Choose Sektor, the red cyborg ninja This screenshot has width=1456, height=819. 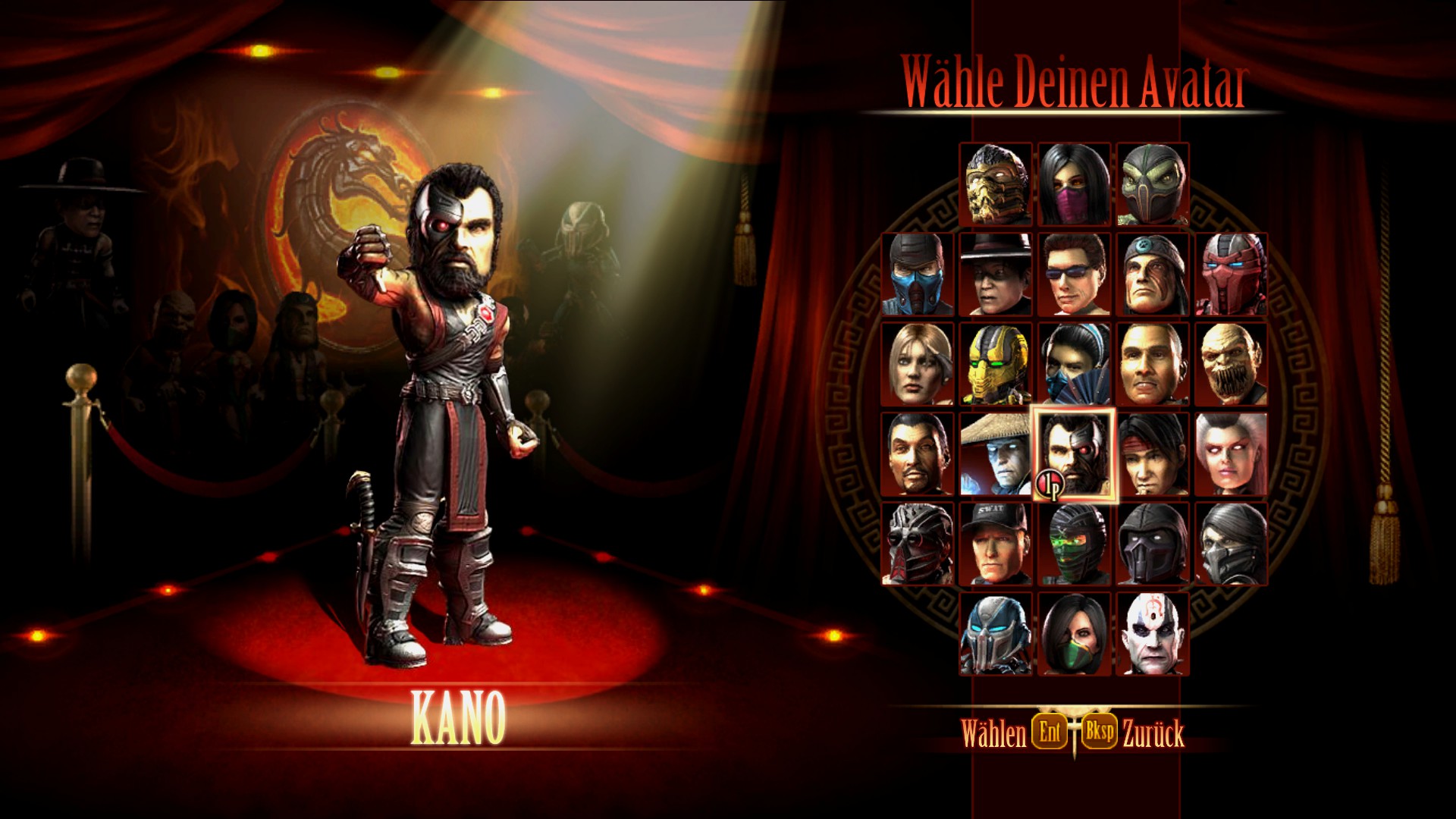[x=1231, y=277]
